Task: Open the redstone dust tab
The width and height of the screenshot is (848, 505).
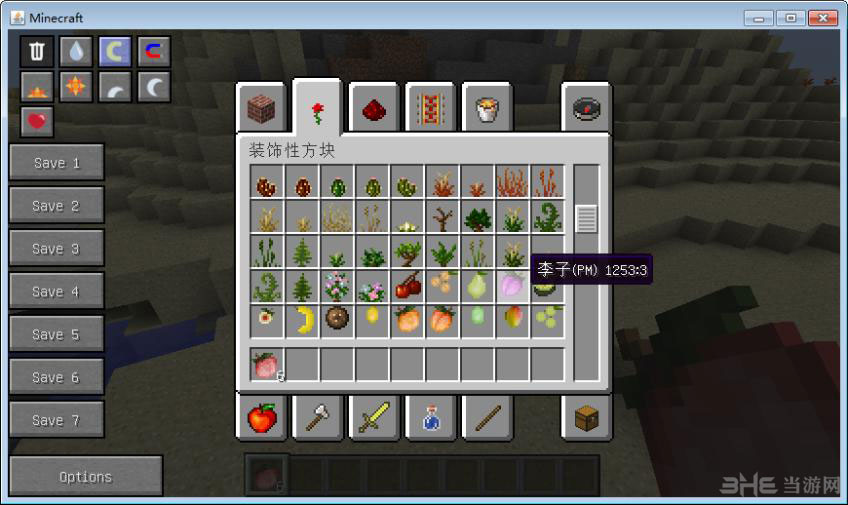Action: point(375,109)
